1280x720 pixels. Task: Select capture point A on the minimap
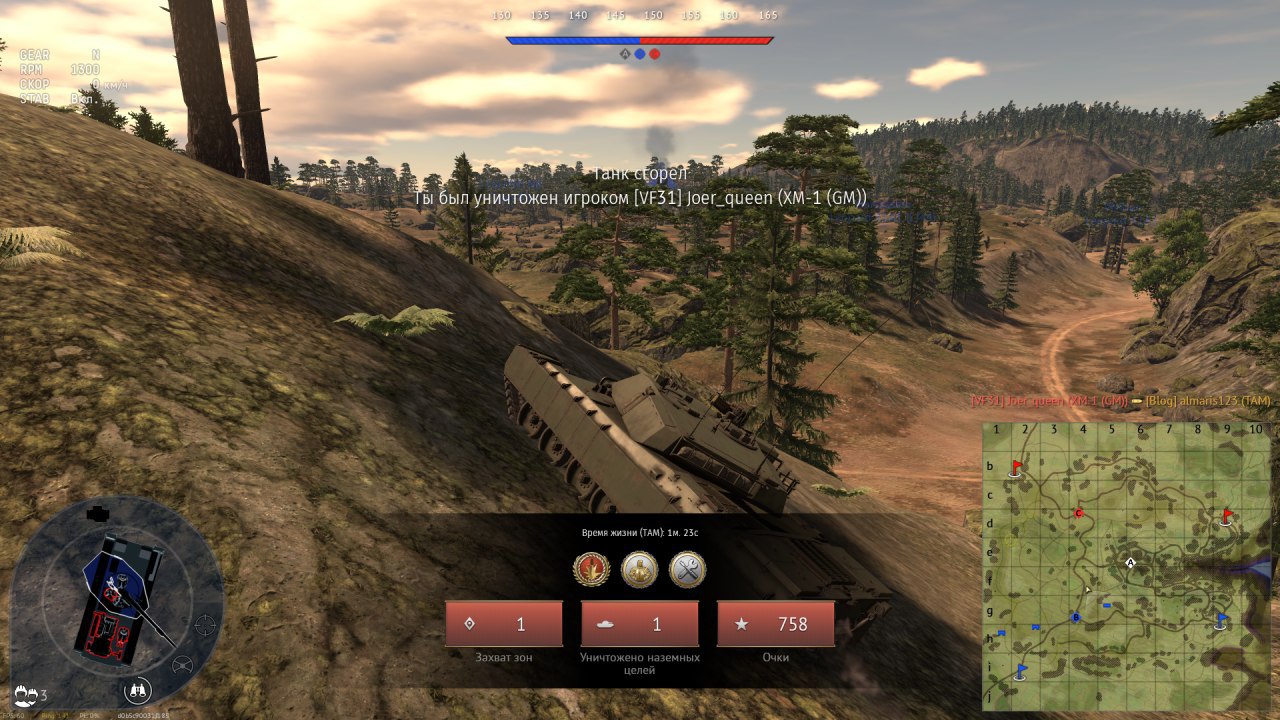click(1130, 563)
